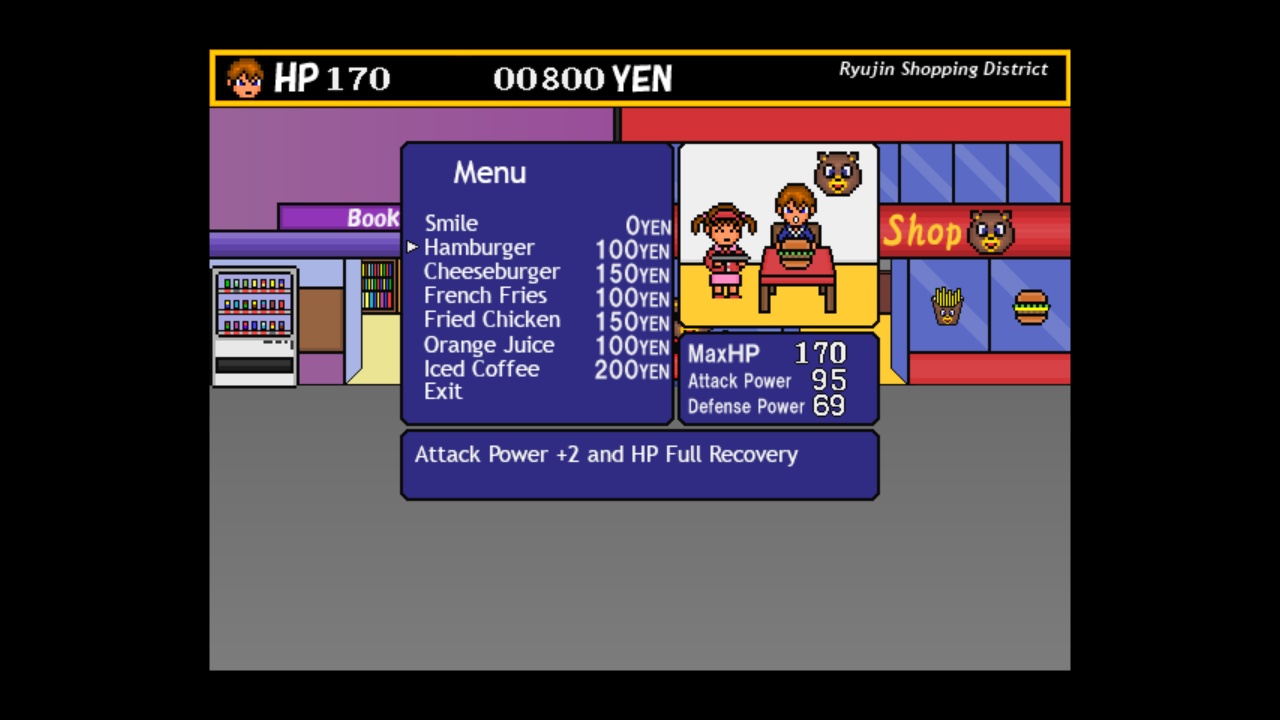Image resolution: width=1280 pixels, height=720 pixels.
Task: Select Cheeseburger for 150 yen
Action: [492, 271]
